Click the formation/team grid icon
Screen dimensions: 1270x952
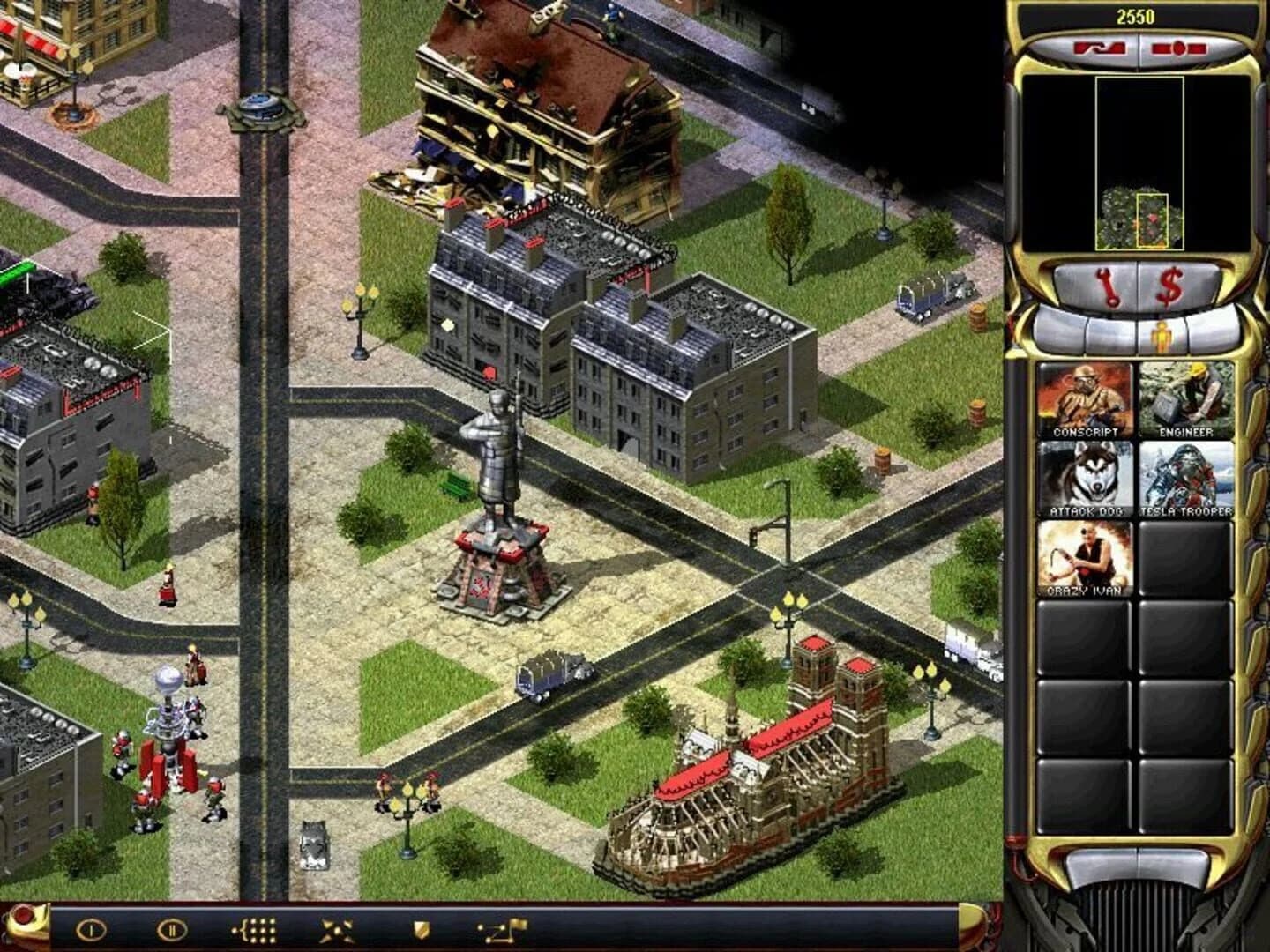[x=253, y=928]
